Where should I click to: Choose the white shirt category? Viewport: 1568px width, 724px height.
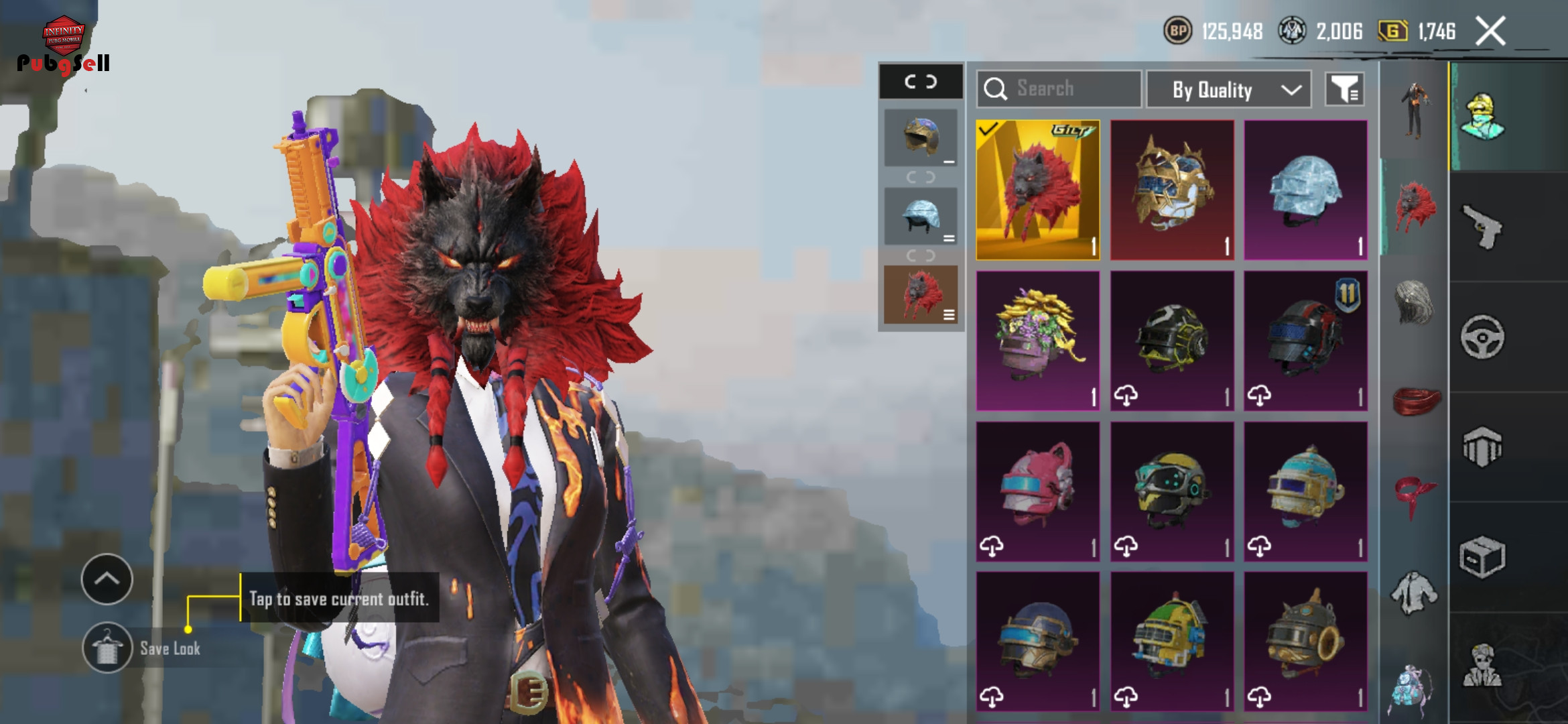click(x=1414, y=593)
